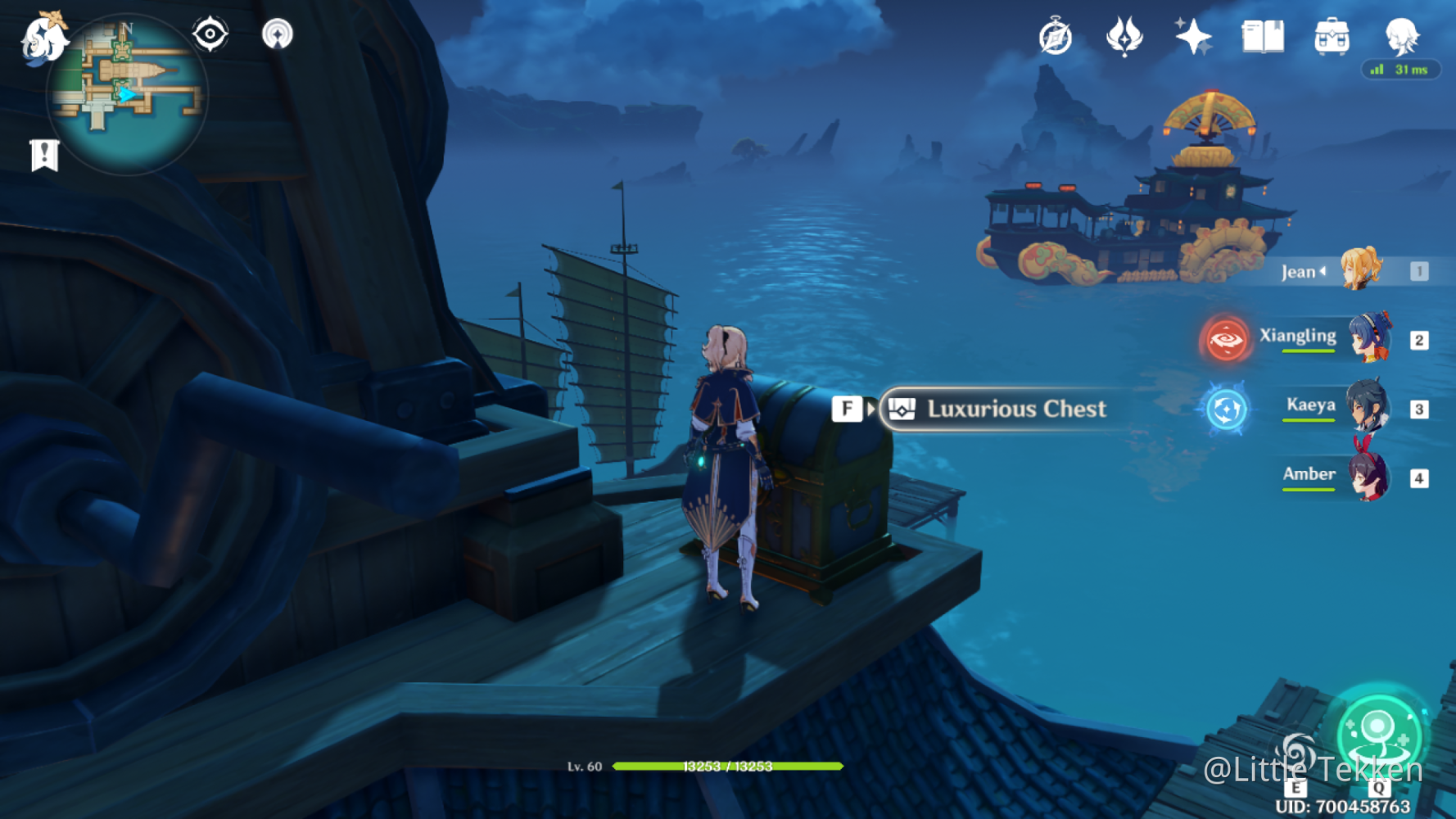This screenshot has height=819, width=1456.
Task: Open the Adventurer Handbook book icon
Action: coord(1261,34)
